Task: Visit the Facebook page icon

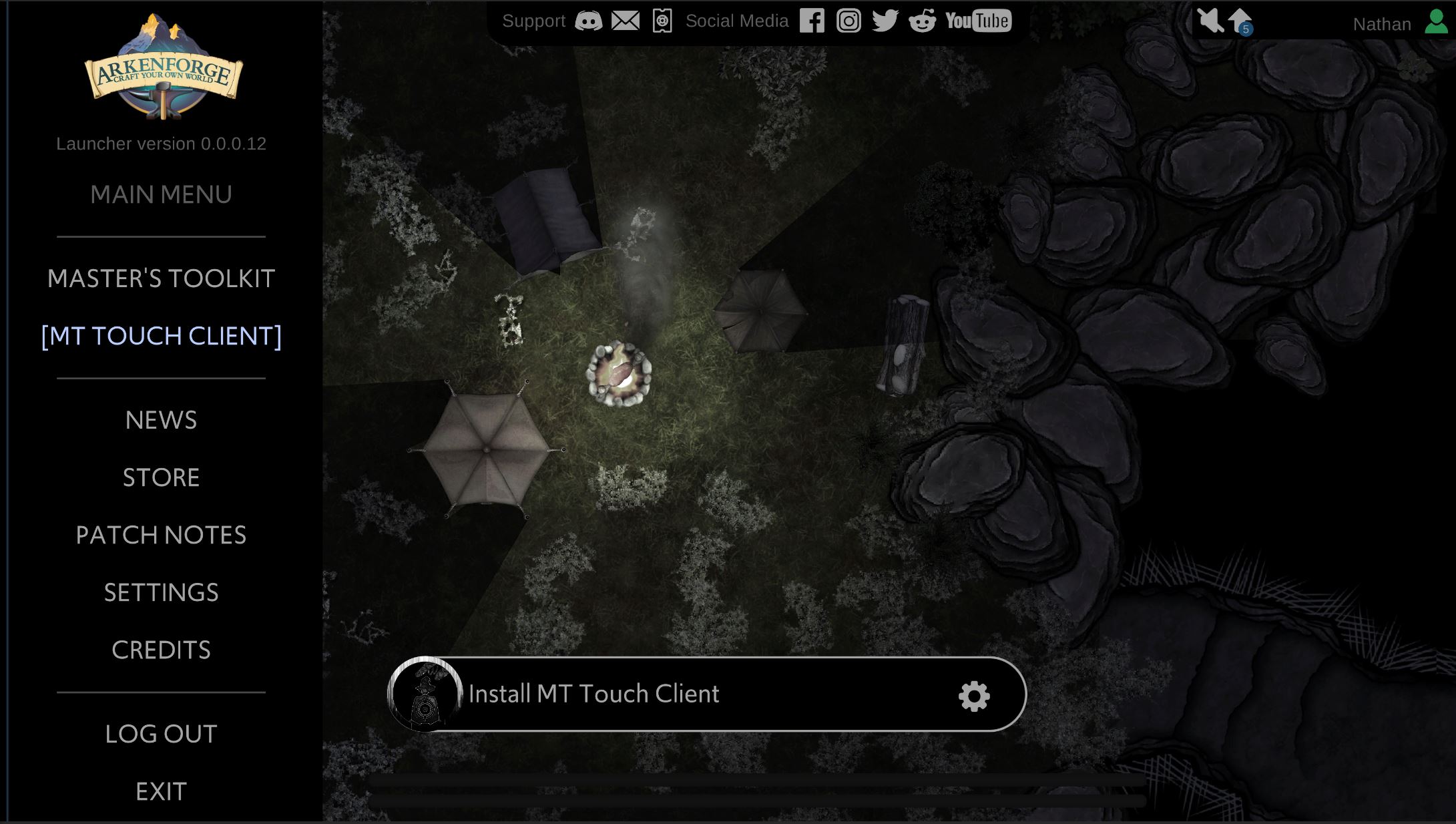Action: coord(812,21)
